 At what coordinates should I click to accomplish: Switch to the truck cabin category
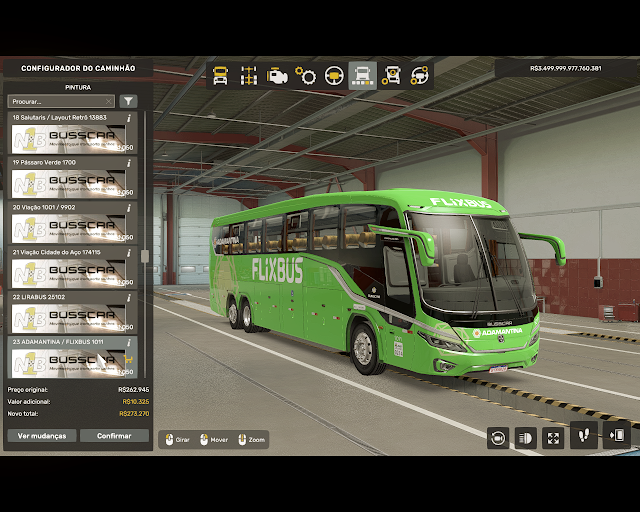tap(221, 75)
